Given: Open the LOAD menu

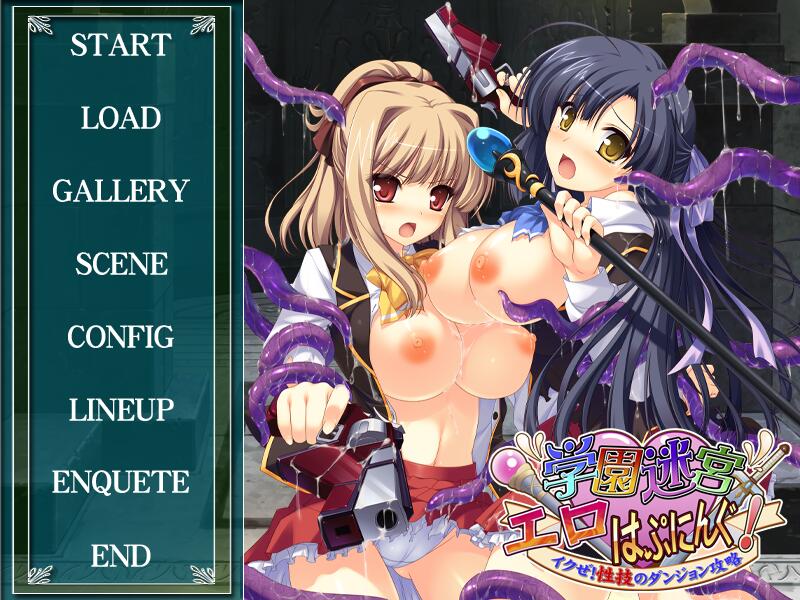Looking at the screenshot, I should pos(121,118).
